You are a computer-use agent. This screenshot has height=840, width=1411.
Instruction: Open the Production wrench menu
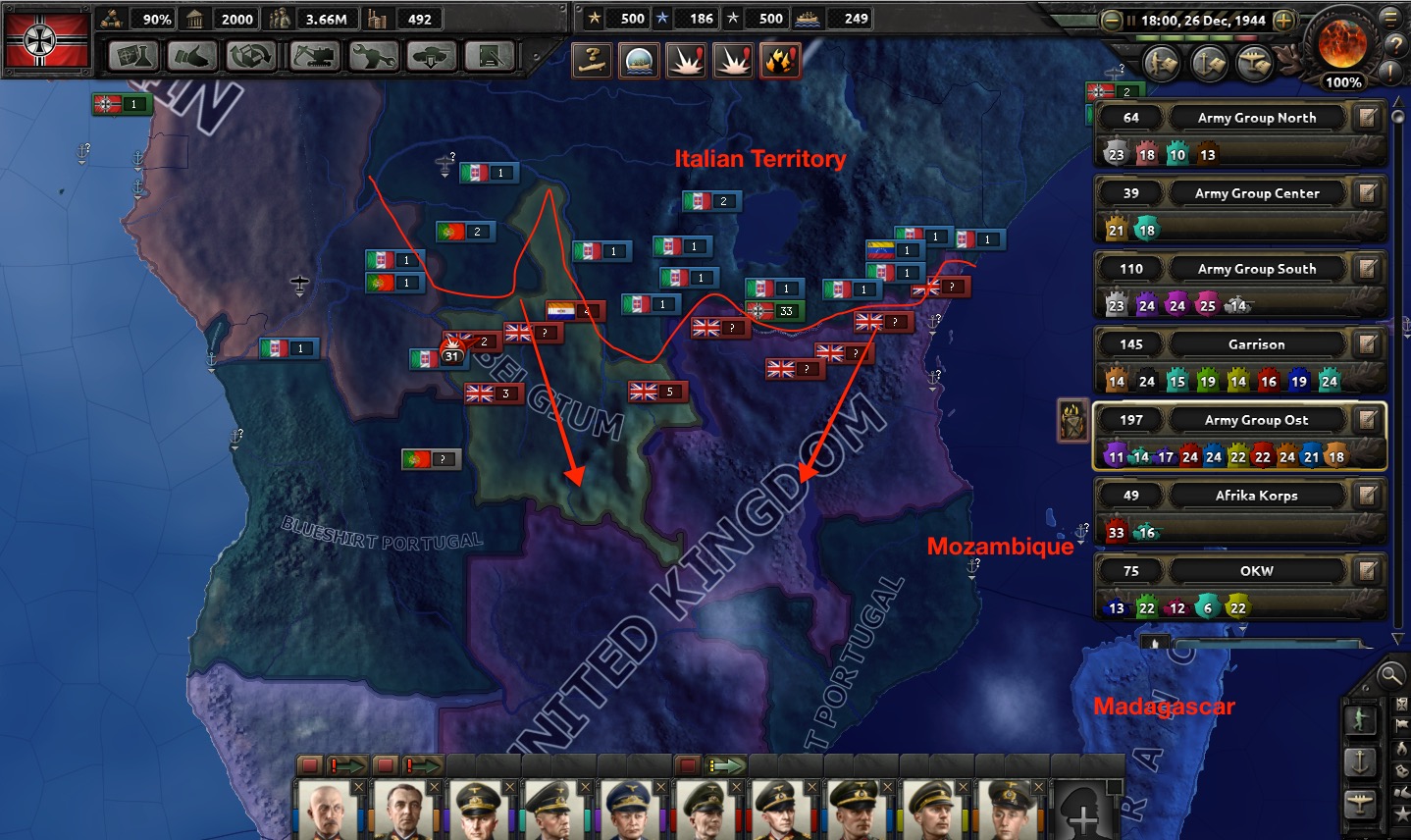[372, 57]
